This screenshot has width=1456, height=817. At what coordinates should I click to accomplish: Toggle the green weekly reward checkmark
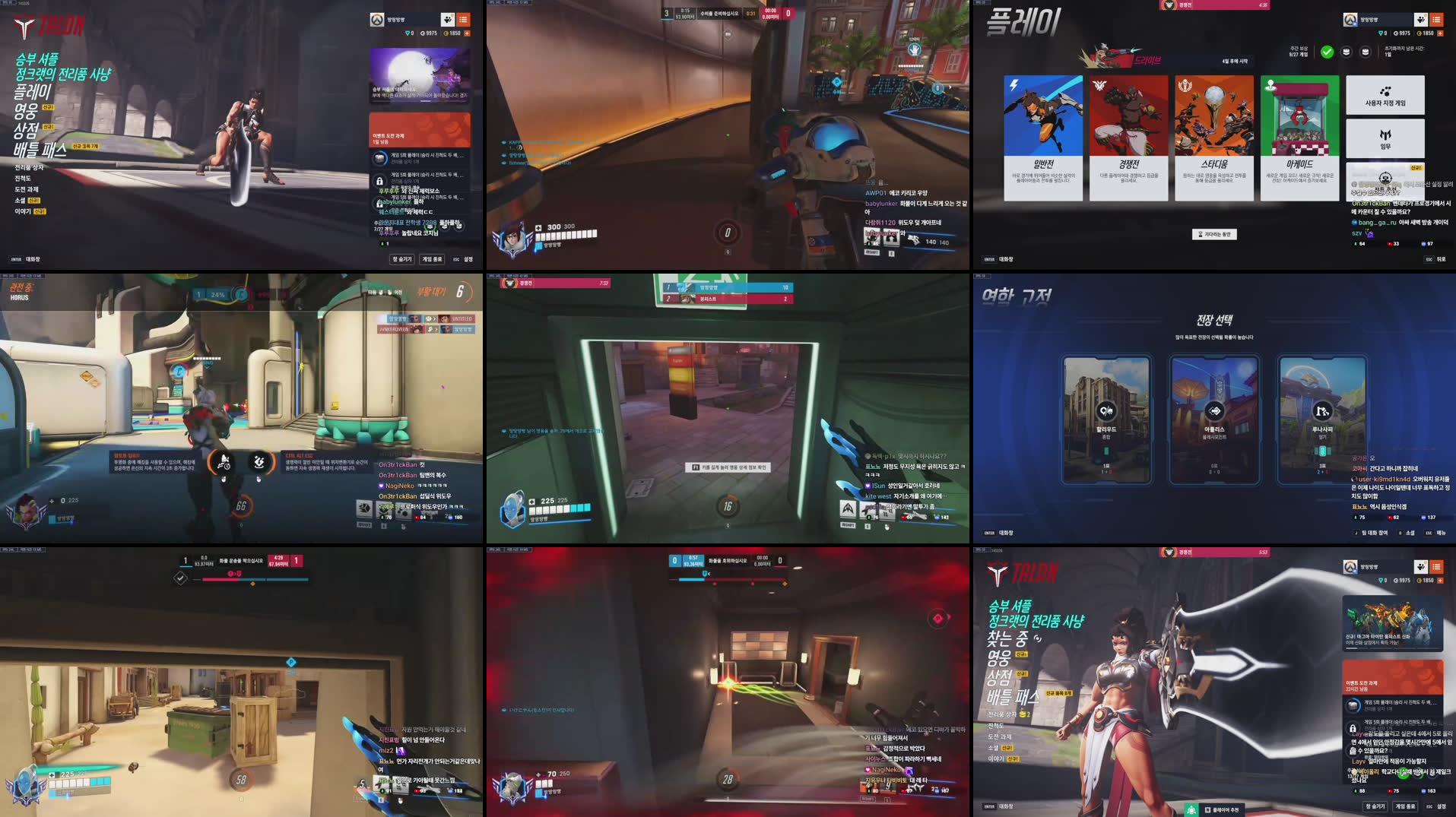coord(1327,52)
